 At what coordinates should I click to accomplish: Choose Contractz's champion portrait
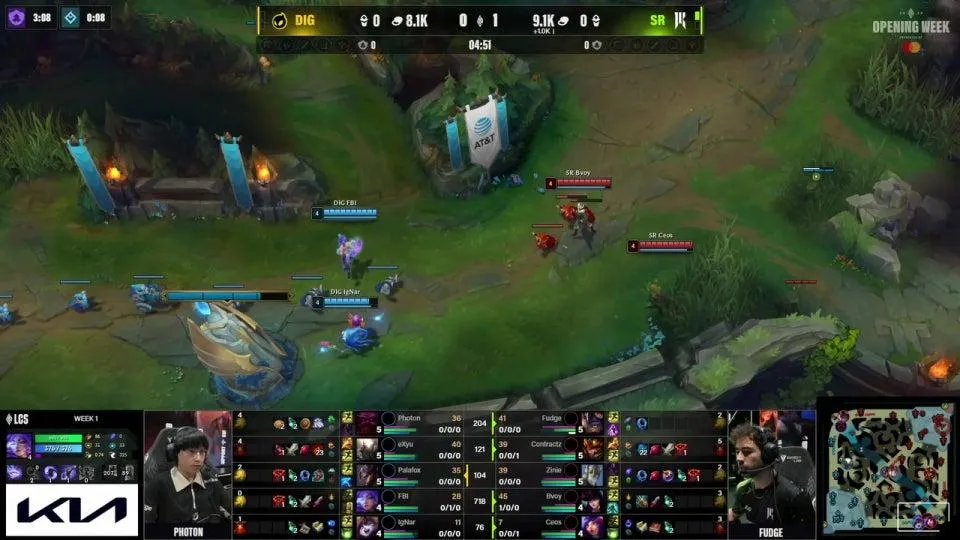pyautogui.click(x=594, y=448)
